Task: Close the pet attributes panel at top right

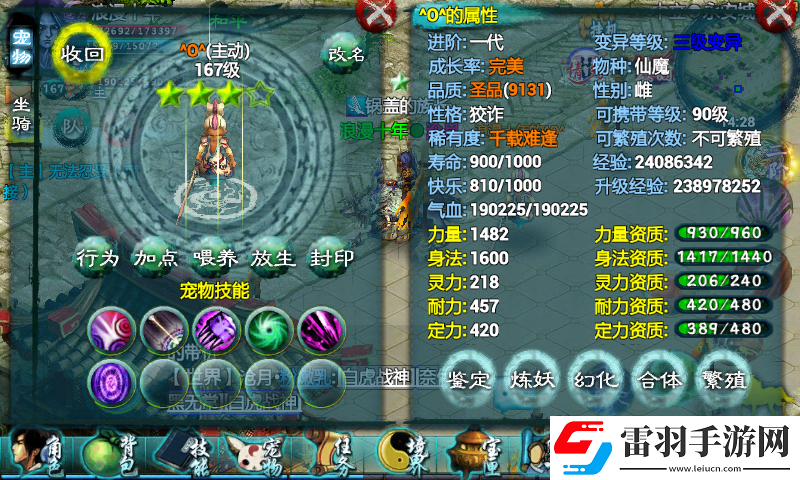Action: 775,14
